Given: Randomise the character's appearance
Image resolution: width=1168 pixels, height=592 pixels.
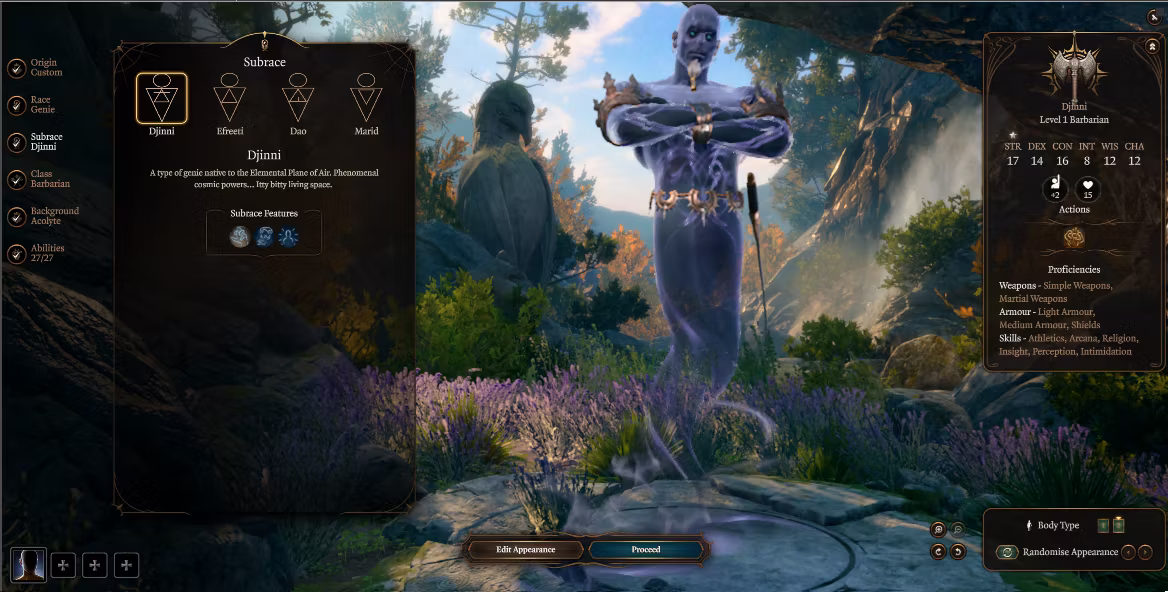Looking at the screenshot, I should tap(1007, 552).
